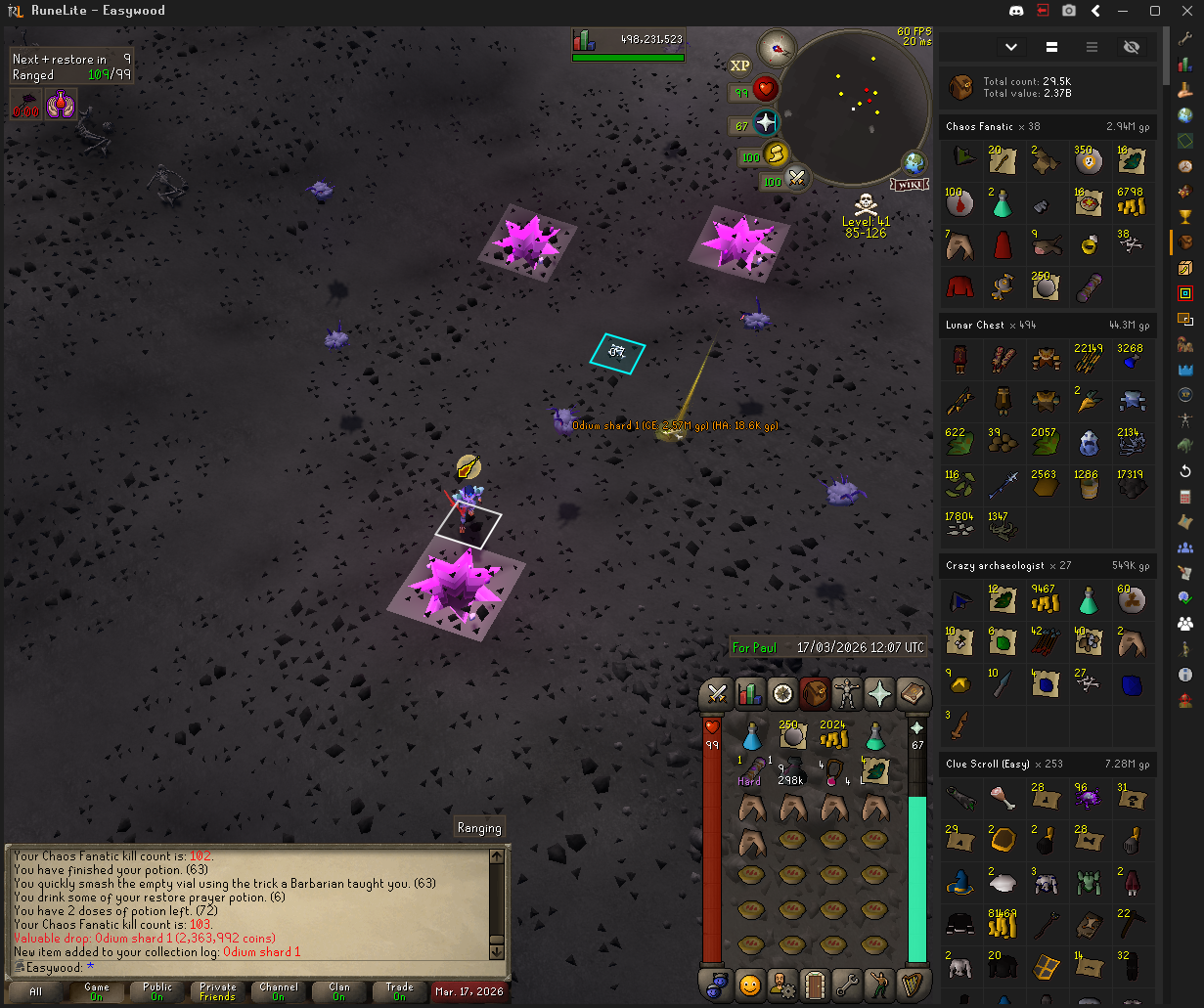Viewport: 1204px width, 1008px height.
Task: Click the Wiki lookup banner
Action: tap(910, 184)
